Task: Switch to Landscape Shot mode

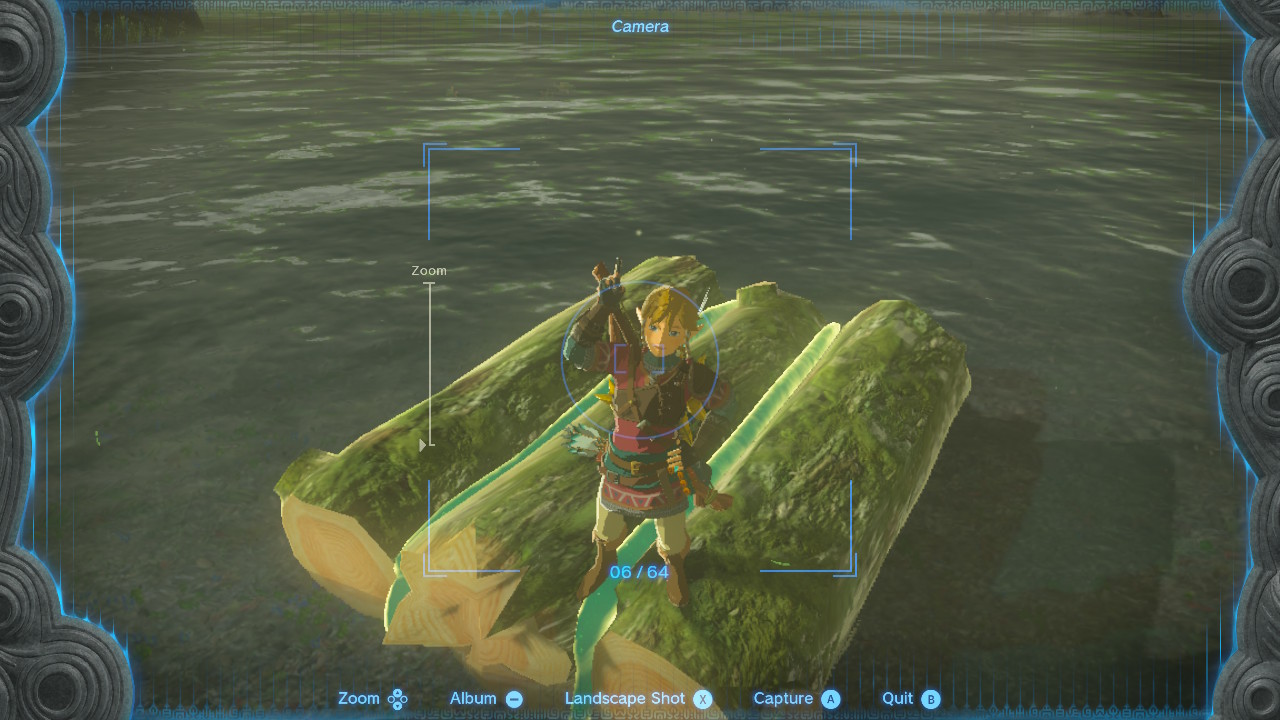Action: (x=638, y=699)
